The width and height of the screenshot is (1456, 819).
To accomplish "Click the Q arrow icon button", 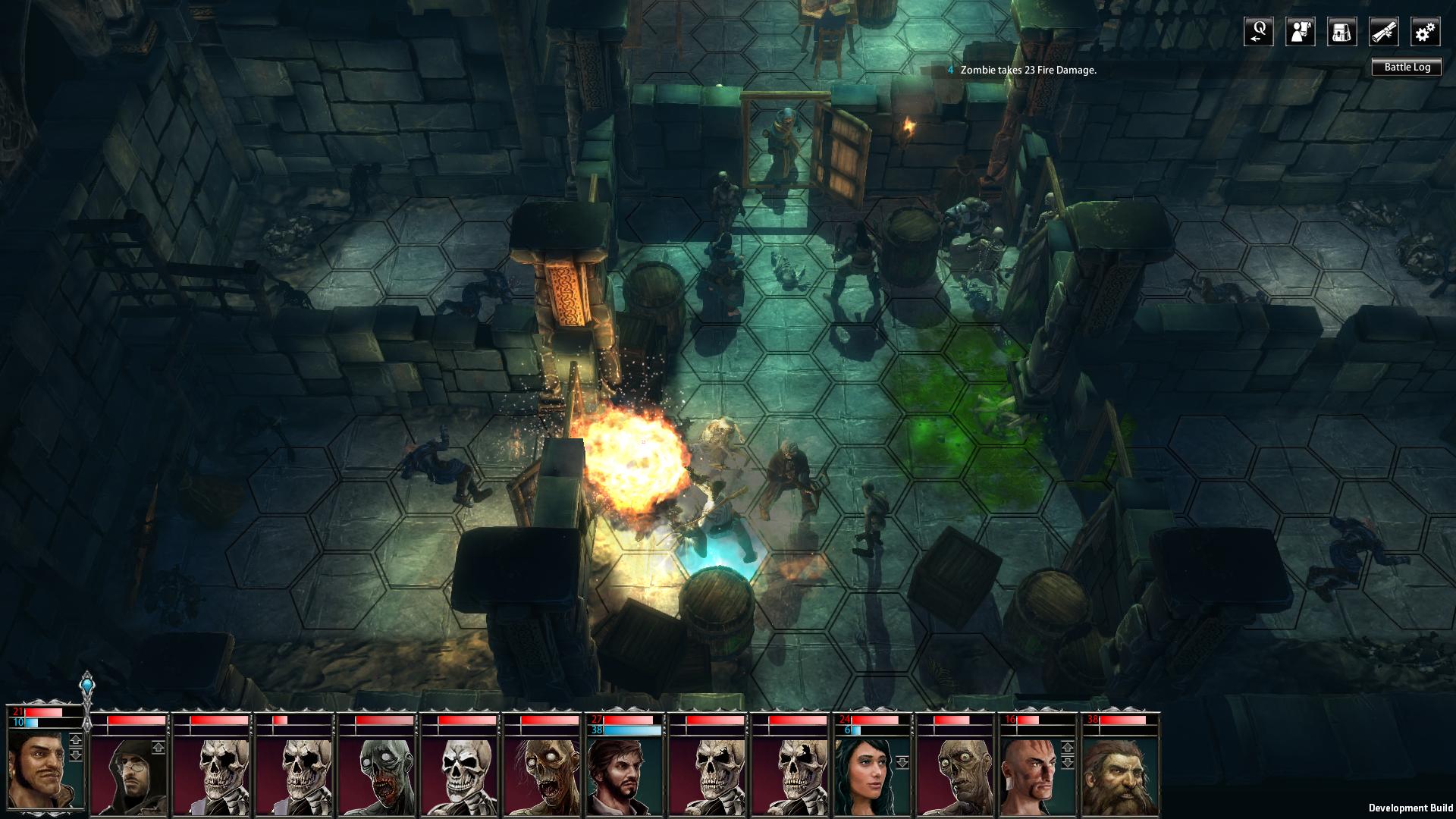I will click(x=1258, y=32).
